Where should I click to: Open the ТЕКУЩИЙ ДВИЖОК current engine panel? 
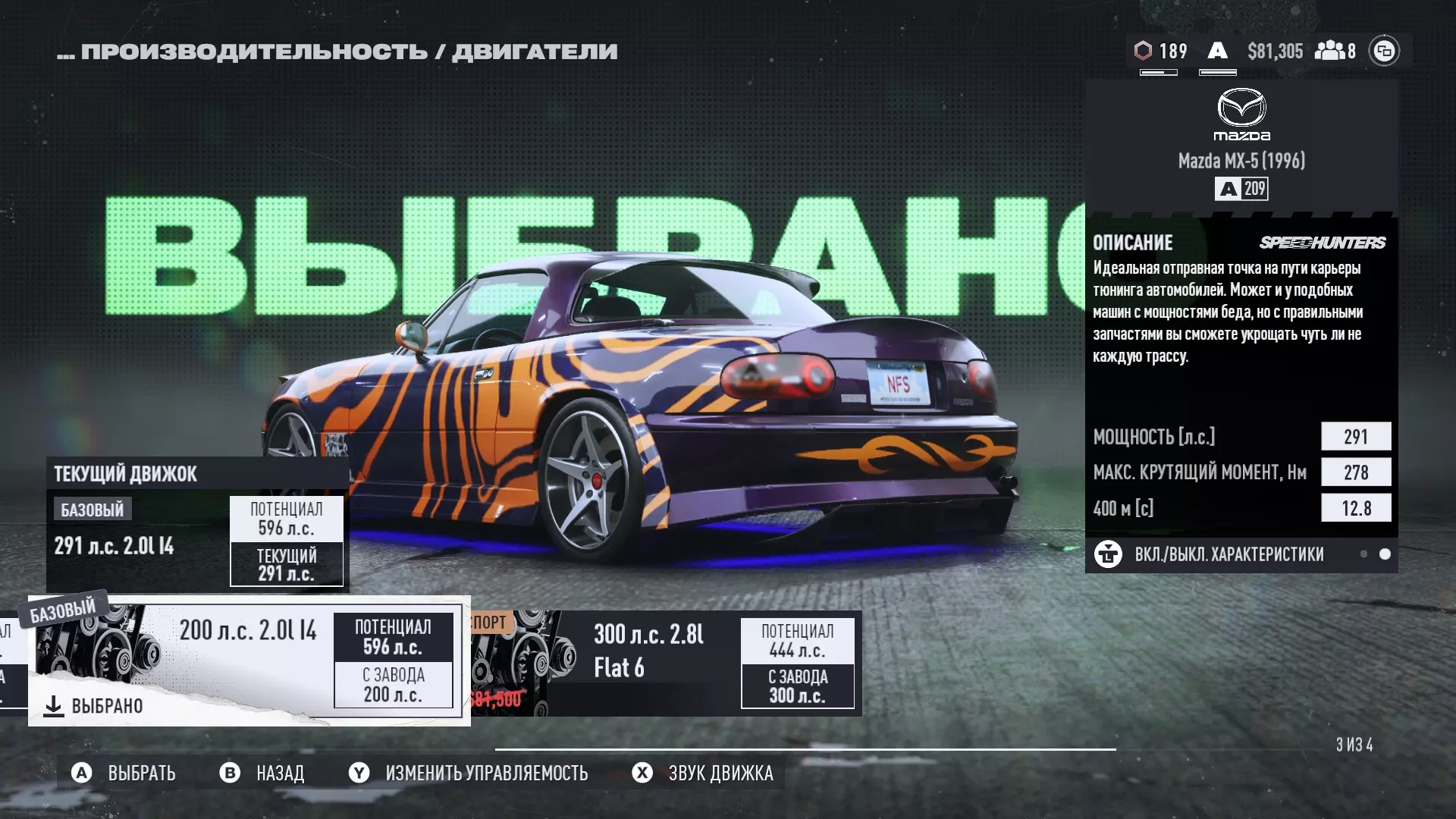197,525
